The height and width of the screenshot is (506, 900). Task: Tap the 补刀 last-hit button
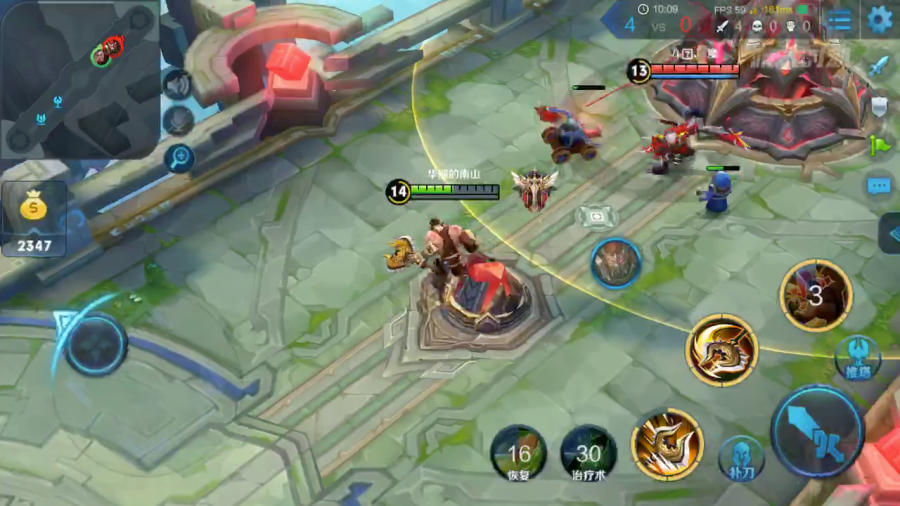click(741, 458)
